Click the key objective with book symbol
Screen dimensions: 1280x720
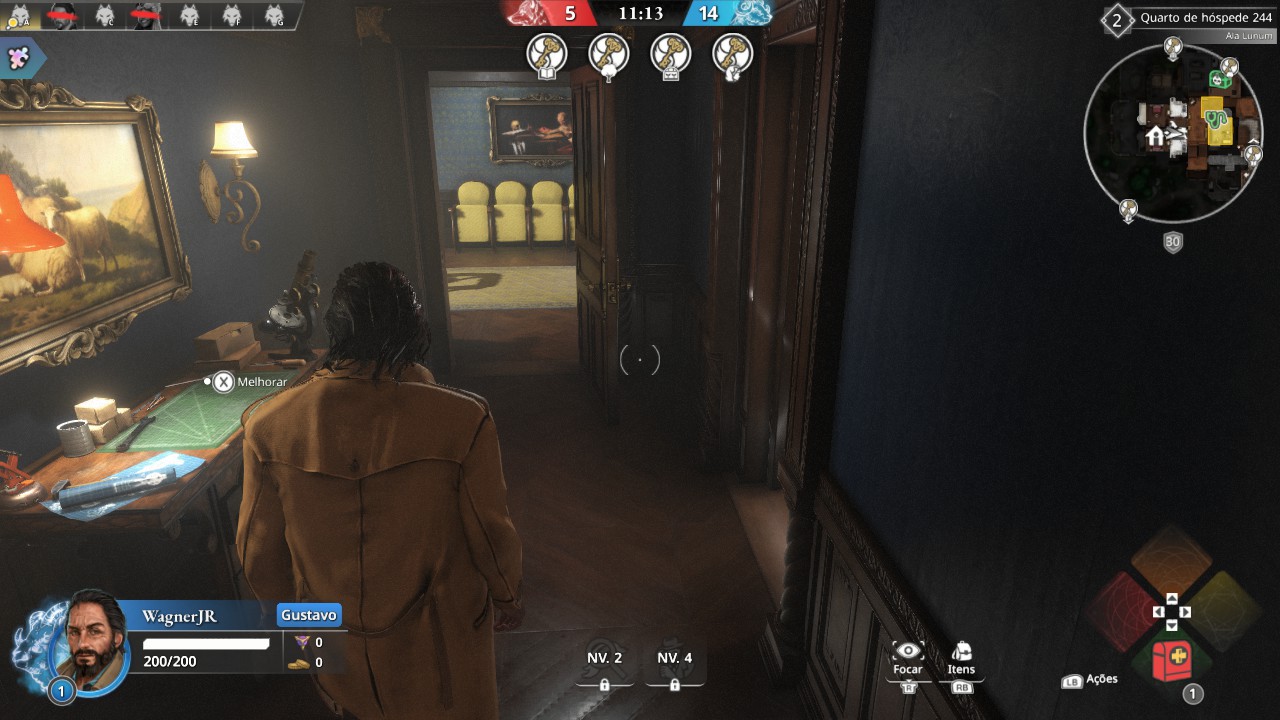pos(547,54)
